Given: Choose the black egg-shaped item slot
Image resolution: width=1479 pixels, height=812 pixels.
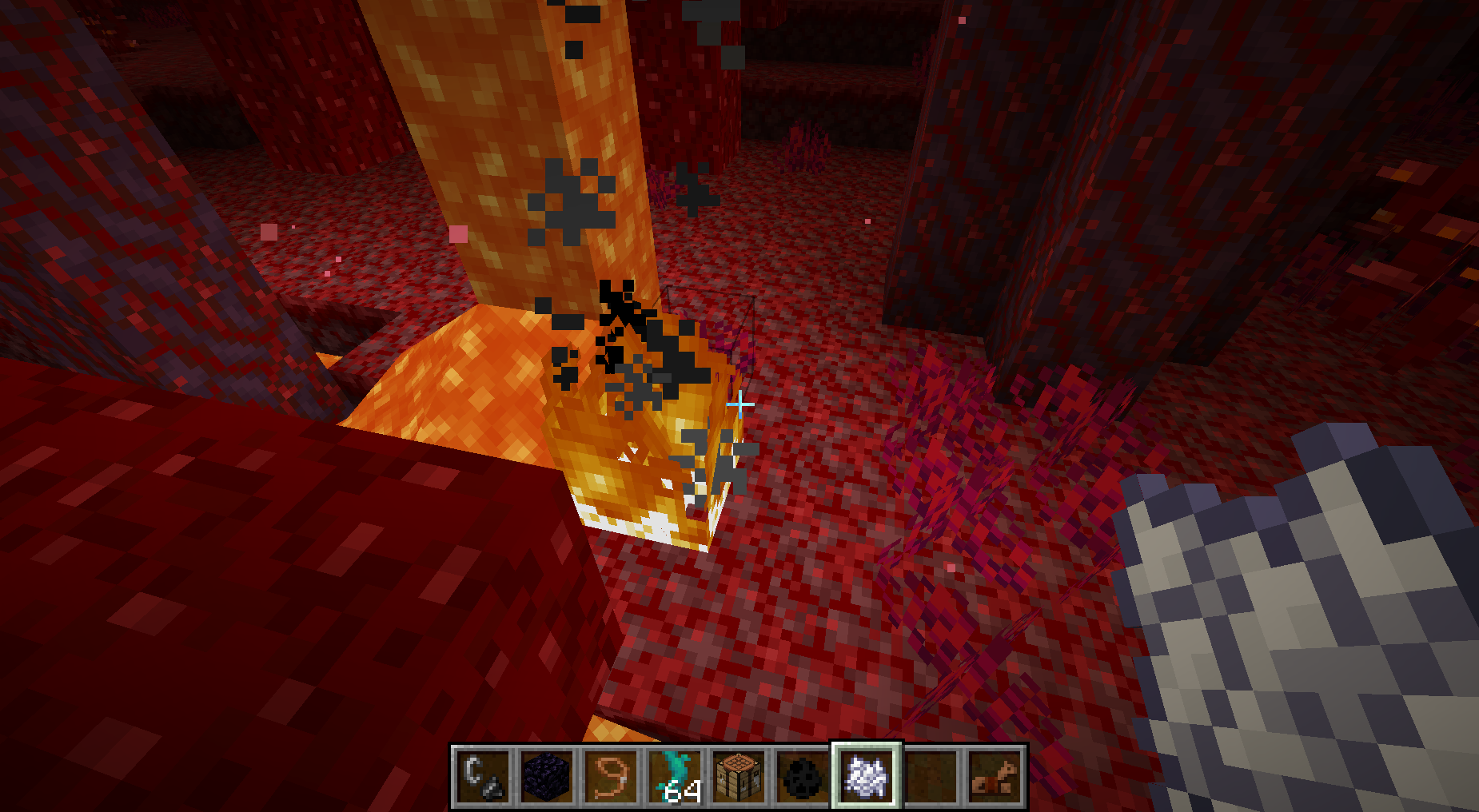Looking at the screenshot, I should click(x=803, y=776).
